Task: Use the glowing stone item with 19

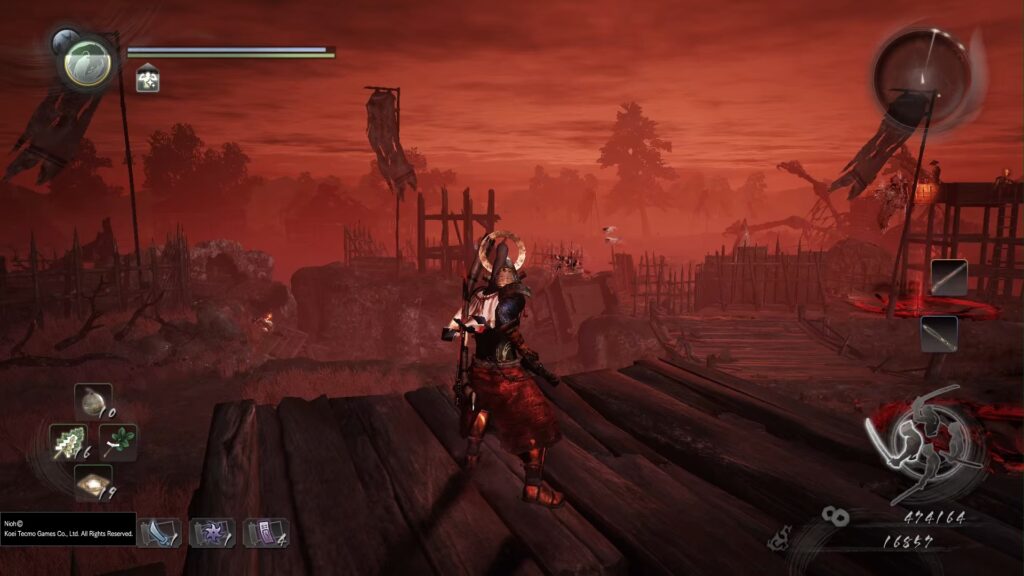Action: coord(92,483)
